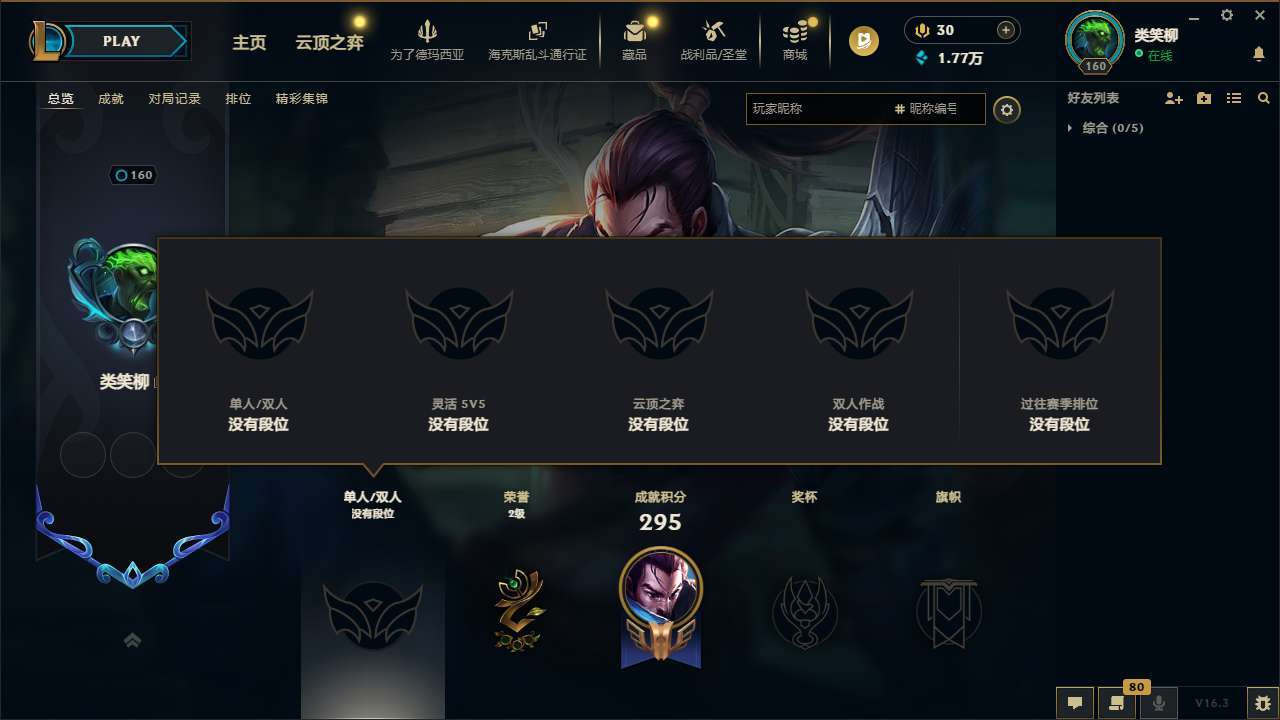
Task: Switch to the 排位 tab
Action: (239, 99)
